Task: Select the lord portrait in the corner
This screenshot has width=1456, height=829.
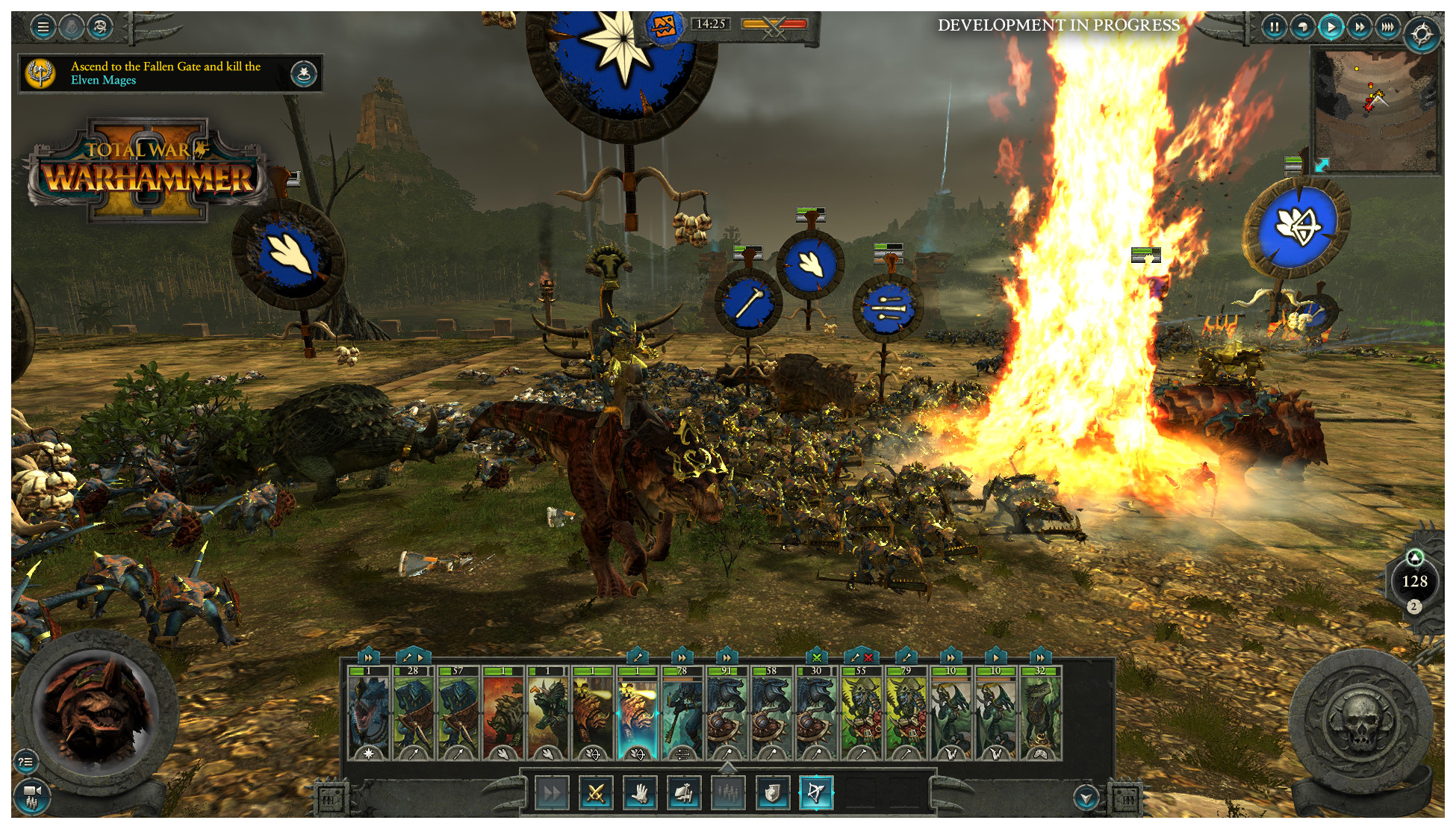Action: coord(96,710)
